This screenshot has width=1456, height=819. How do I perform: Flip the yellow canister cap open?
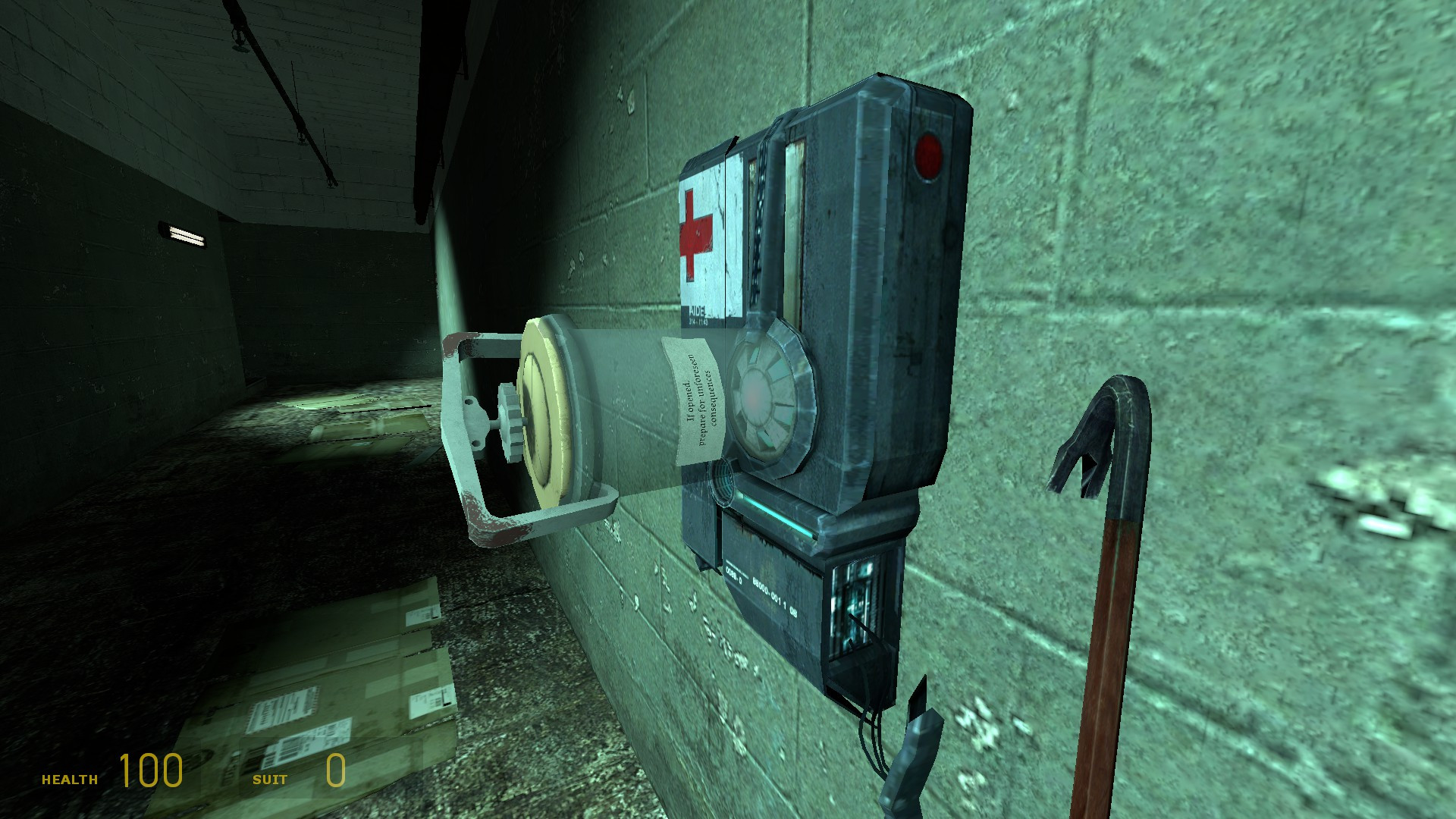tap(544, 413)
